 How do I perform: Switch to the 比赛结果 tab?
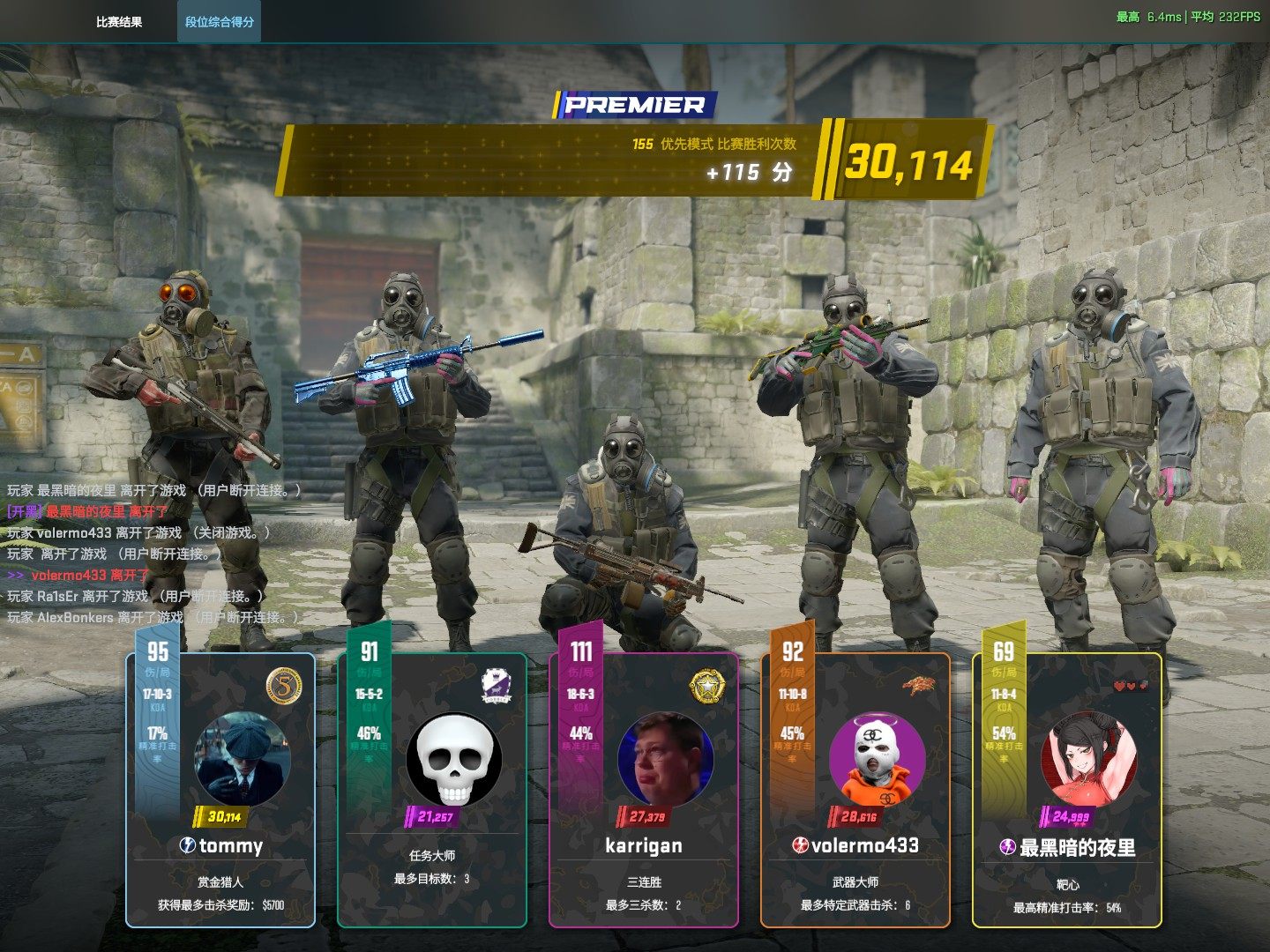click(119, 22)
